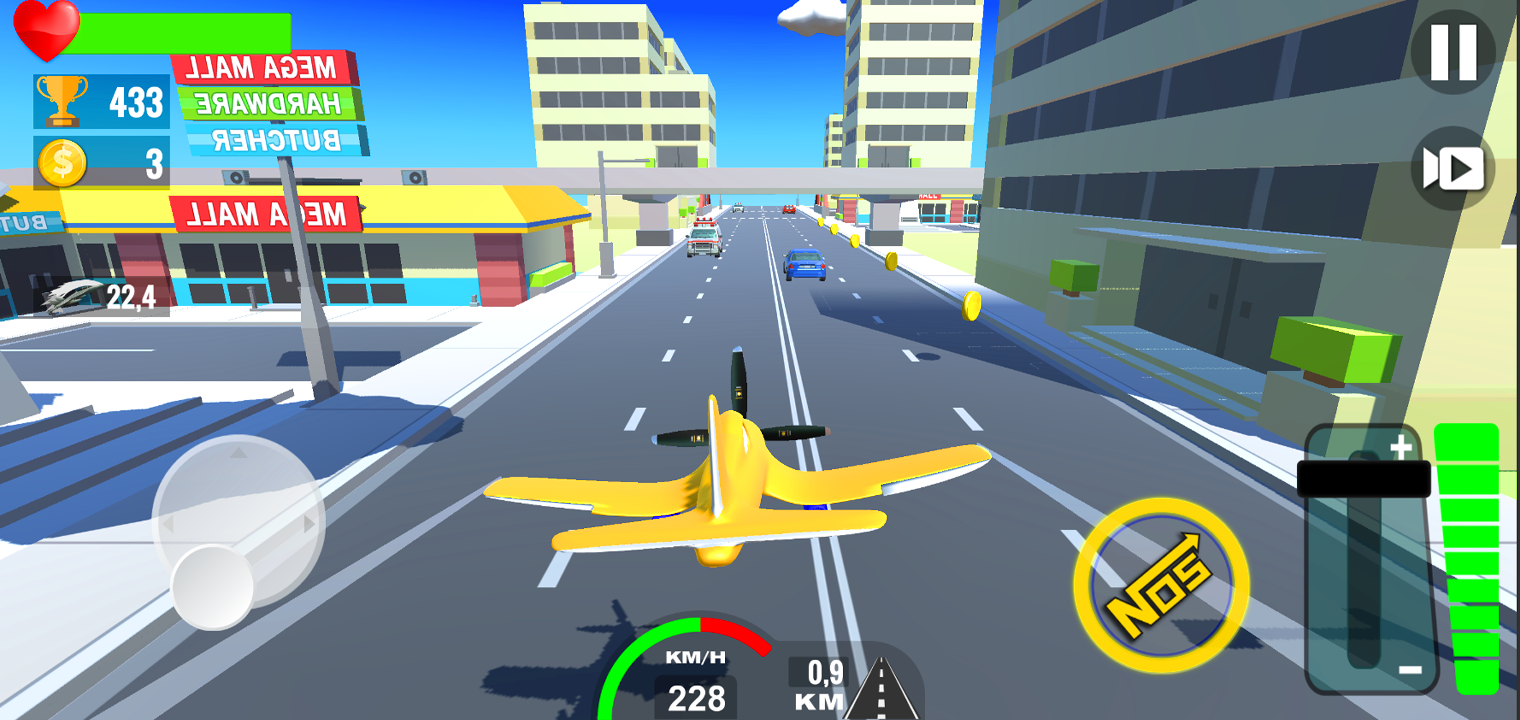Screen dimensions: 1520x720
Task: Click the small plane speed indicator icon
Action: pos(68,297)
